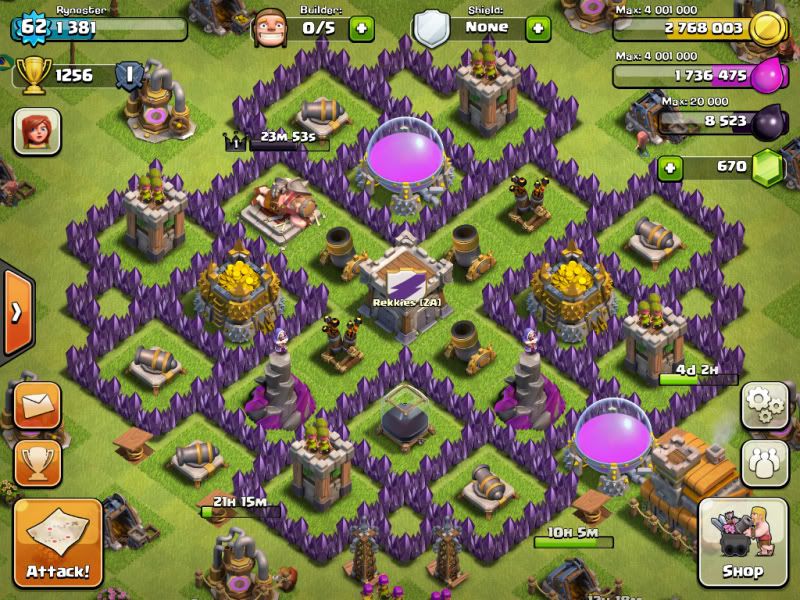Open the mail inbox envelope
The width and height of the screenshot is (800, 600).
click(37, 405)
